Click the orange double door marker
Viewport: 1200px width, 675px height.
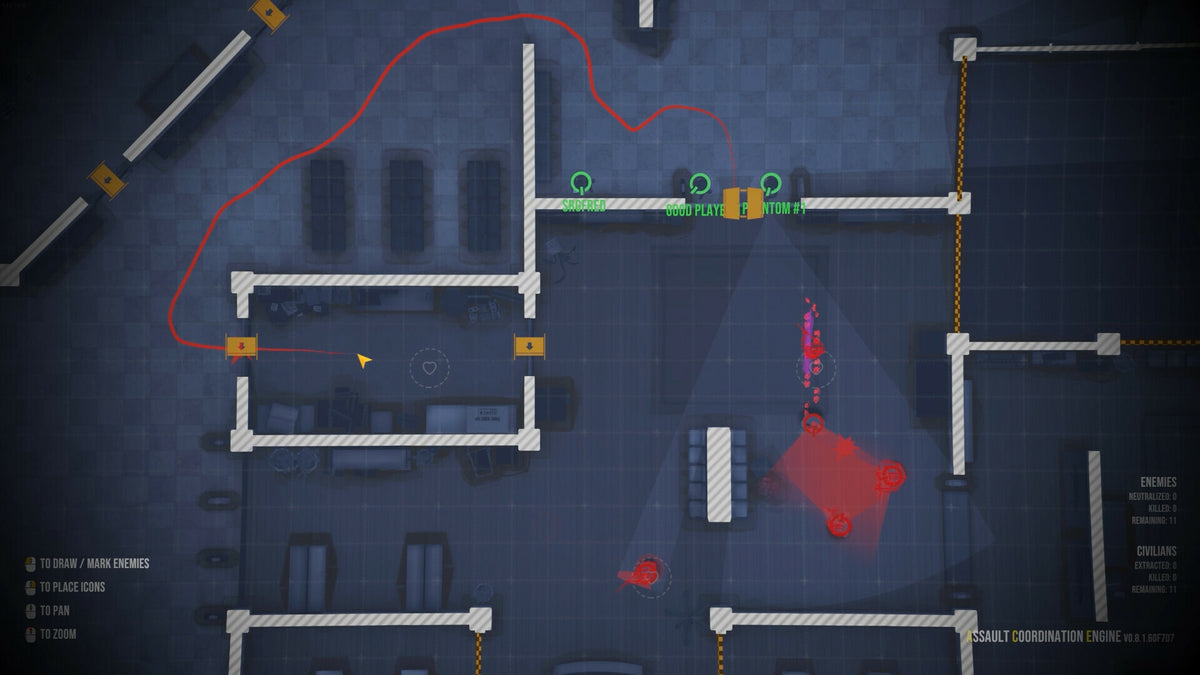pyautogui.click(x=743, y=203)
